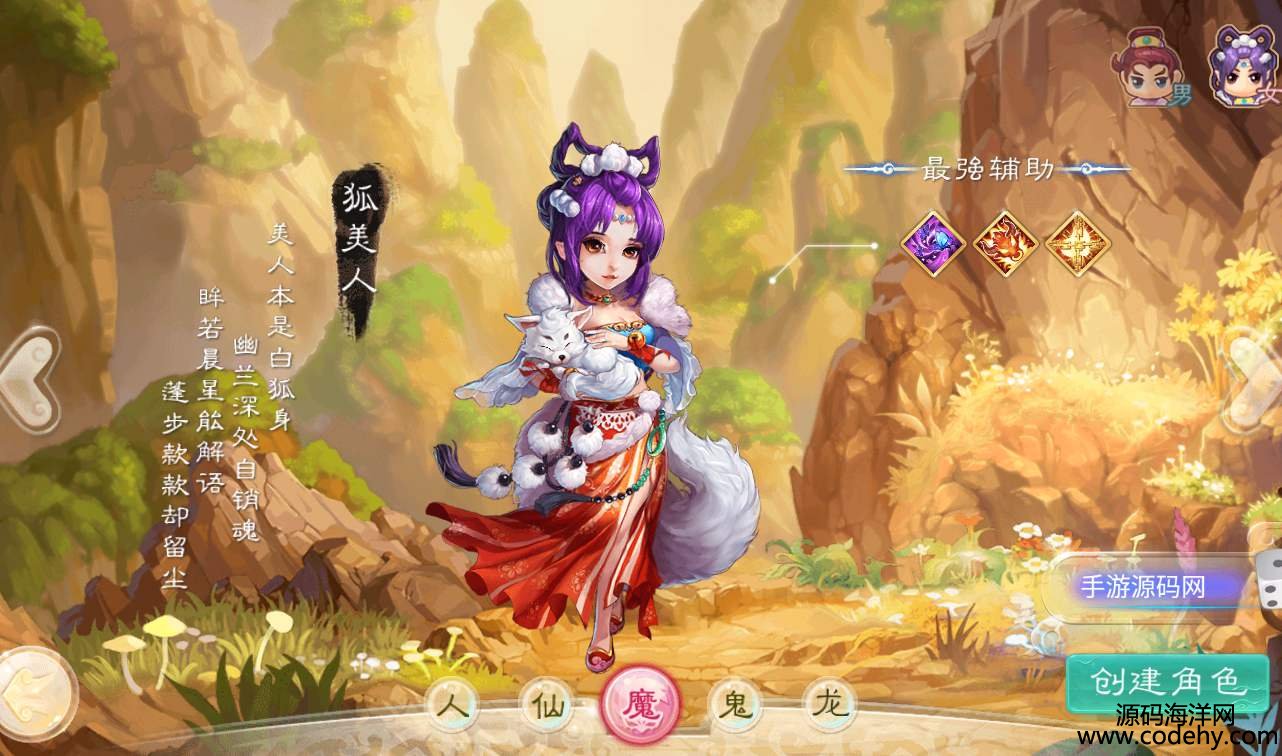Choose the male 男 avatar
The width and height of the screenshot is (1282, 756).
(1153, 68)
